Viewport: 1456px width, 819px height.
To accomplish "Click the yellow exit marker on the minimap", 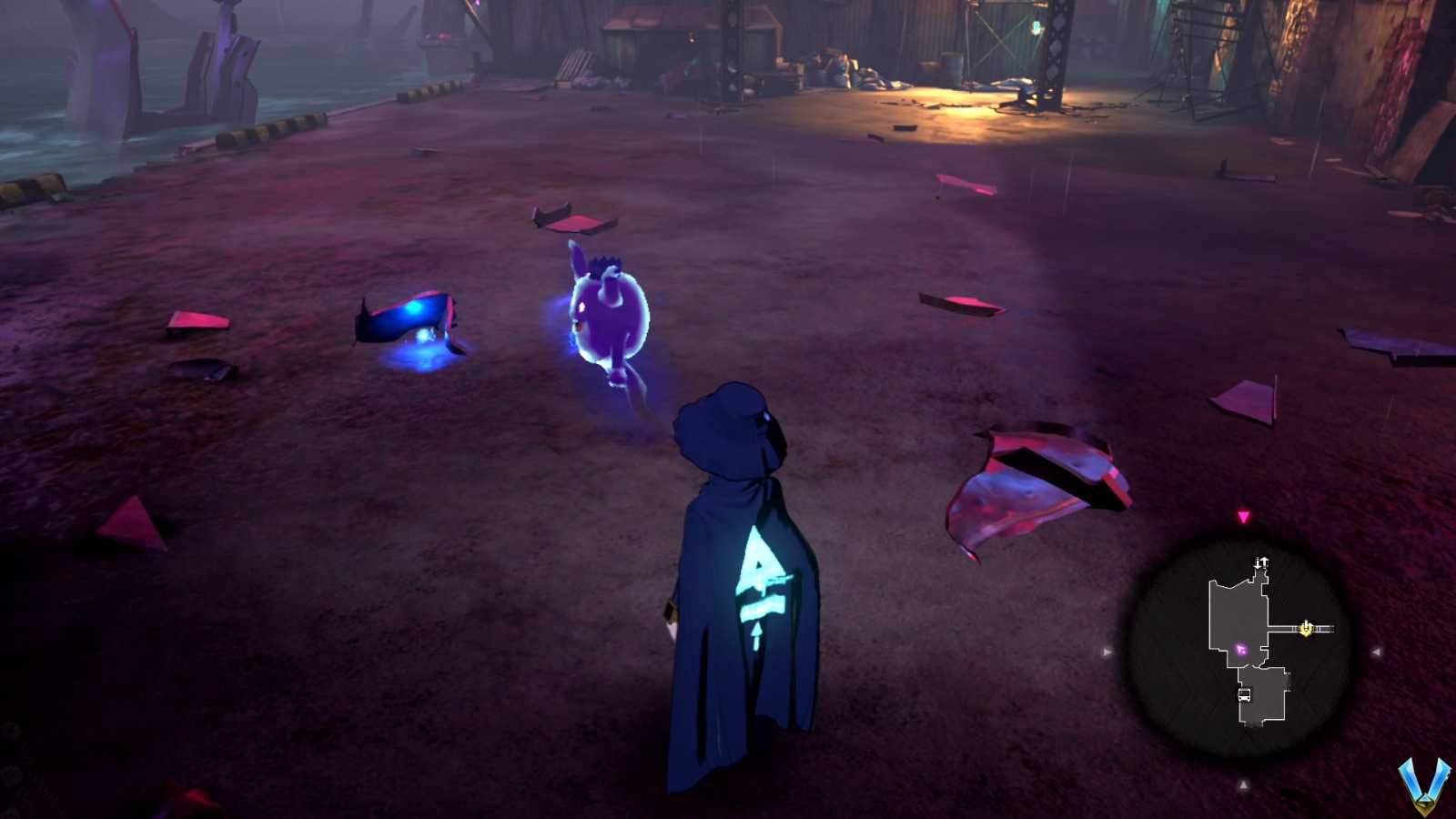I will coord(1305,628).
